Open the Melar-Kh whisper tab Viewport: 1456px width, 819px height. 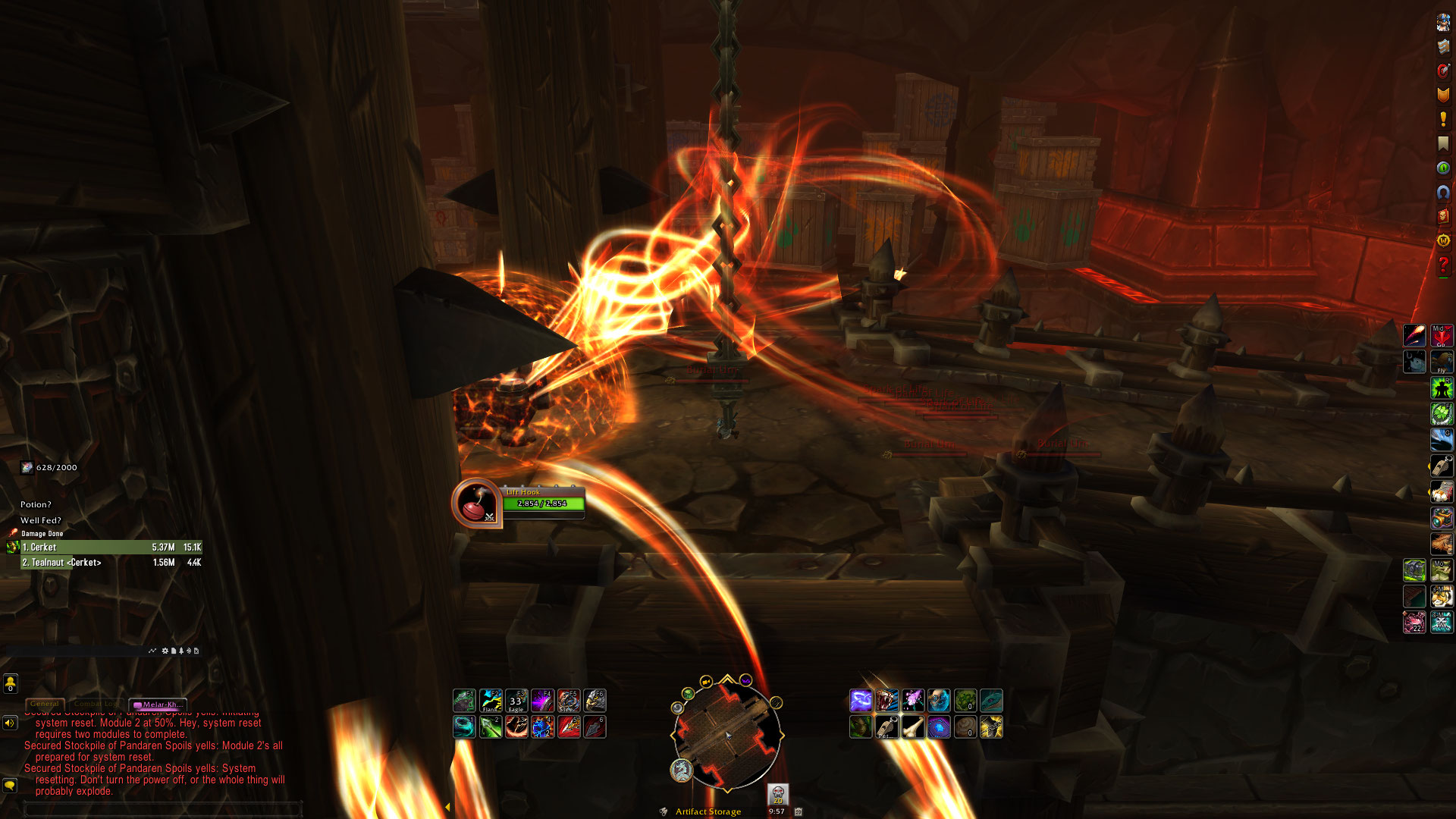tap(158, 704)
